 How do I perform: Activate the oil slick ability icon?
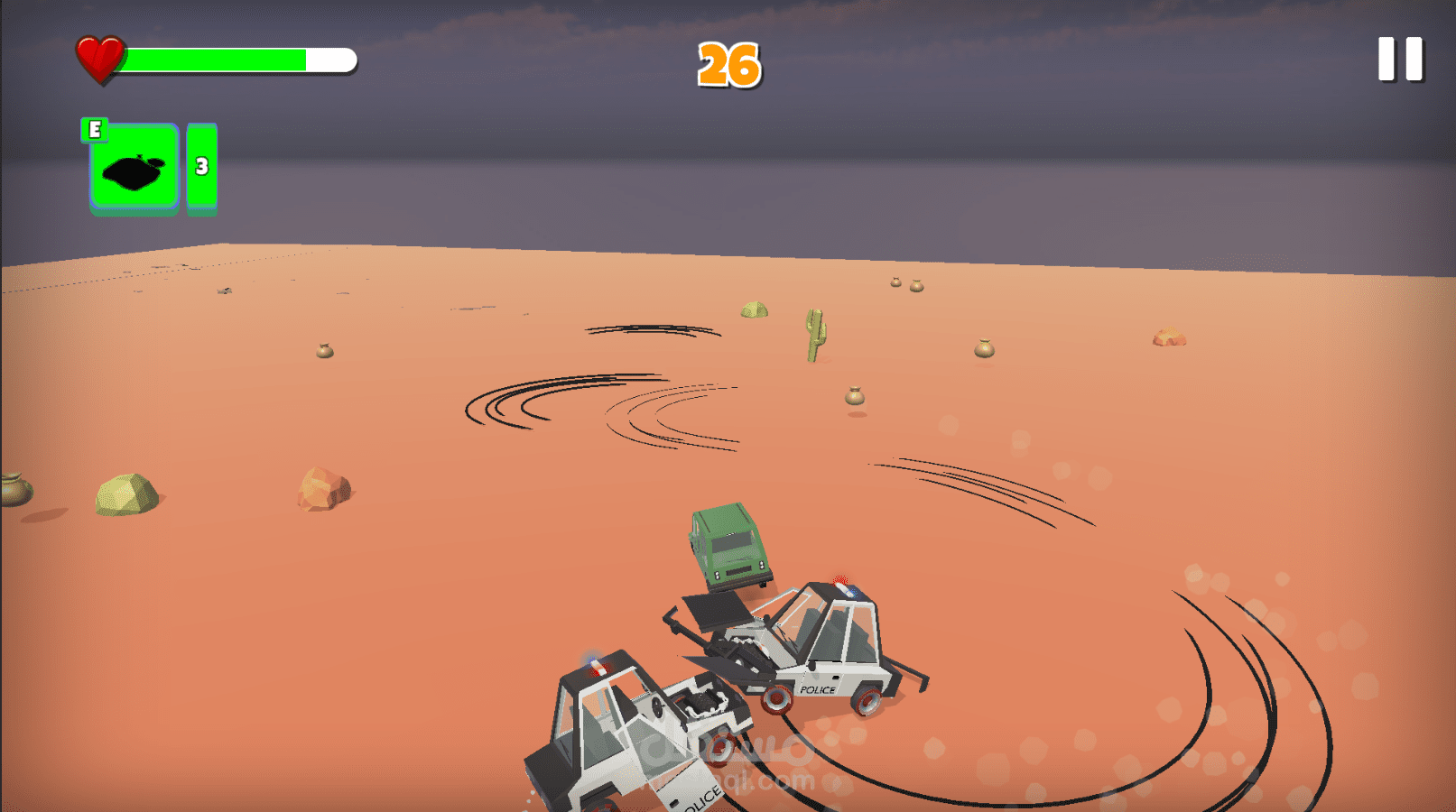click(134, 168)
